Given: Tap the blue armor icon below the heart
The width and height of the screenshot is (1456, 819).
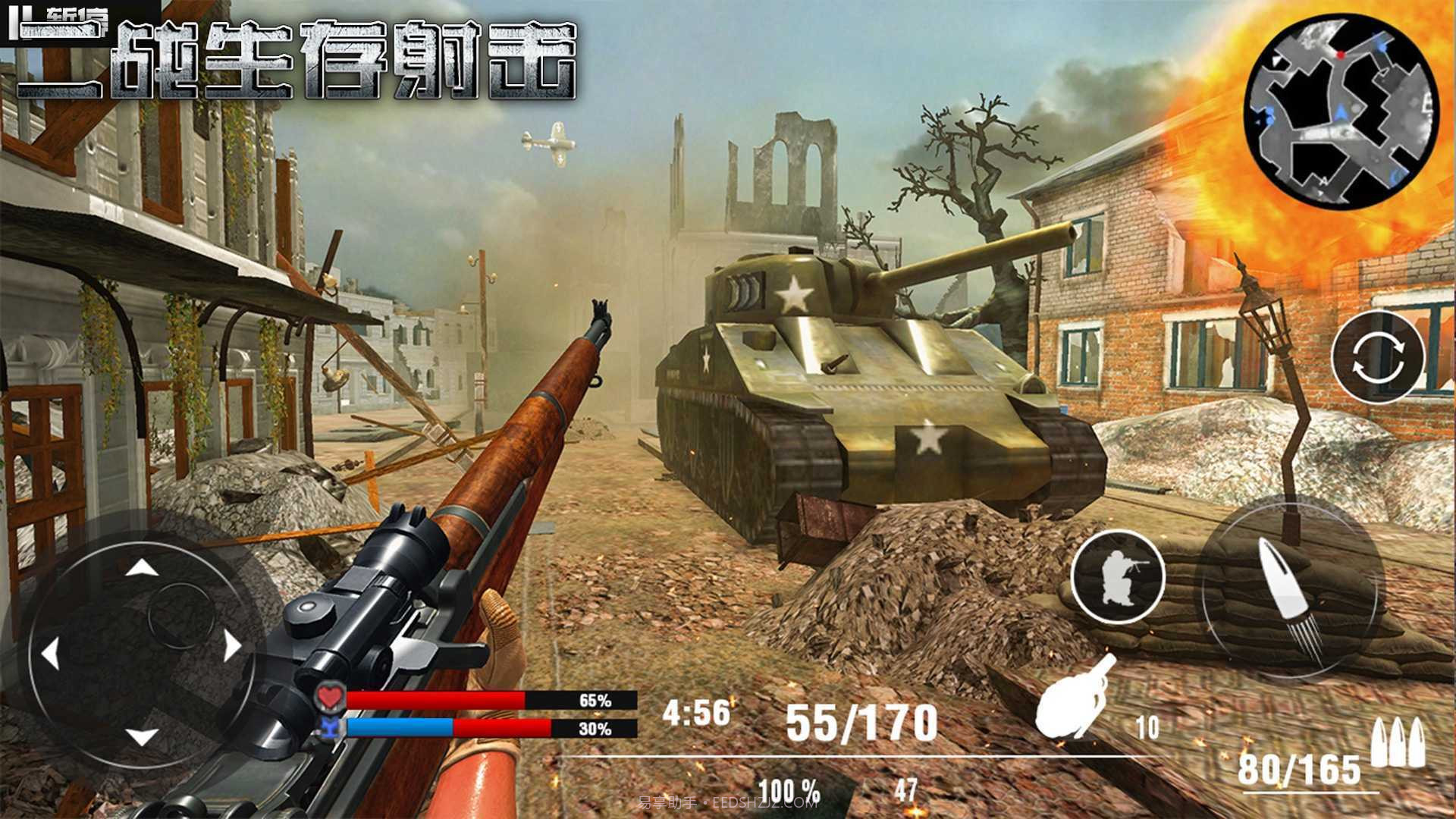Looking at the screenshot, I should (x=330, y=726).
